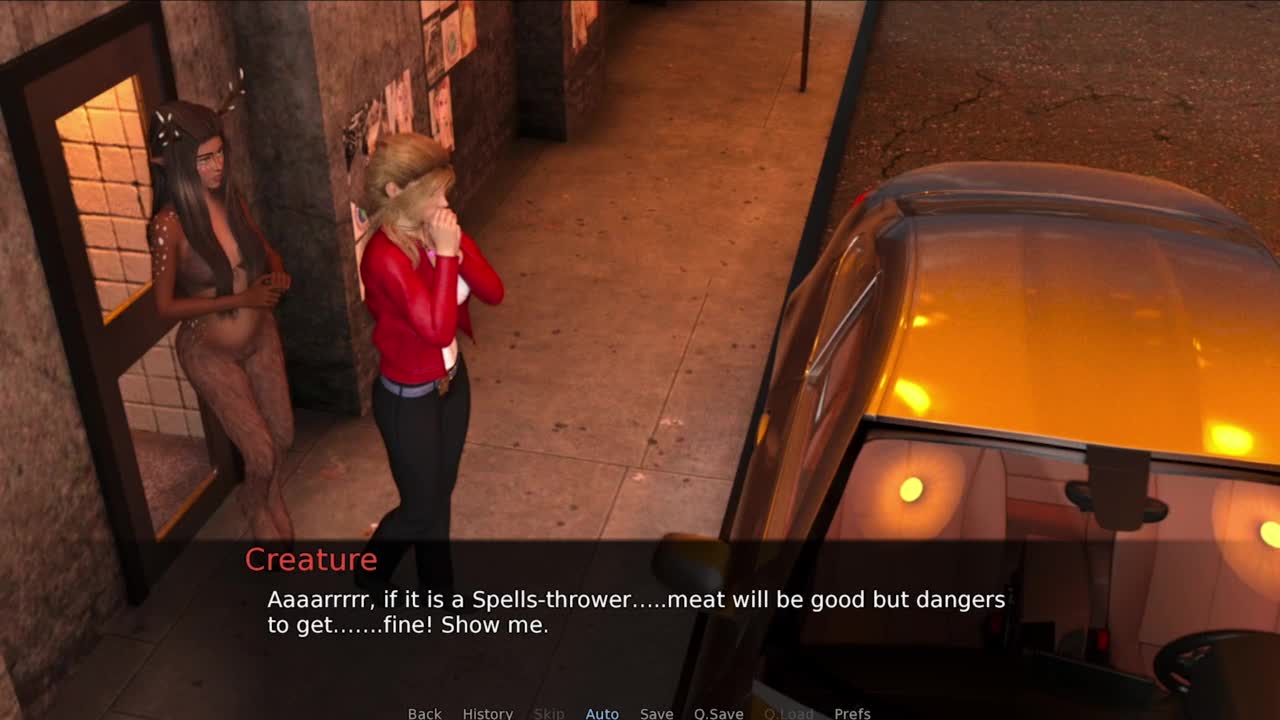
Task: Open the Prefs menu
Action: click(x=852, y=713)
